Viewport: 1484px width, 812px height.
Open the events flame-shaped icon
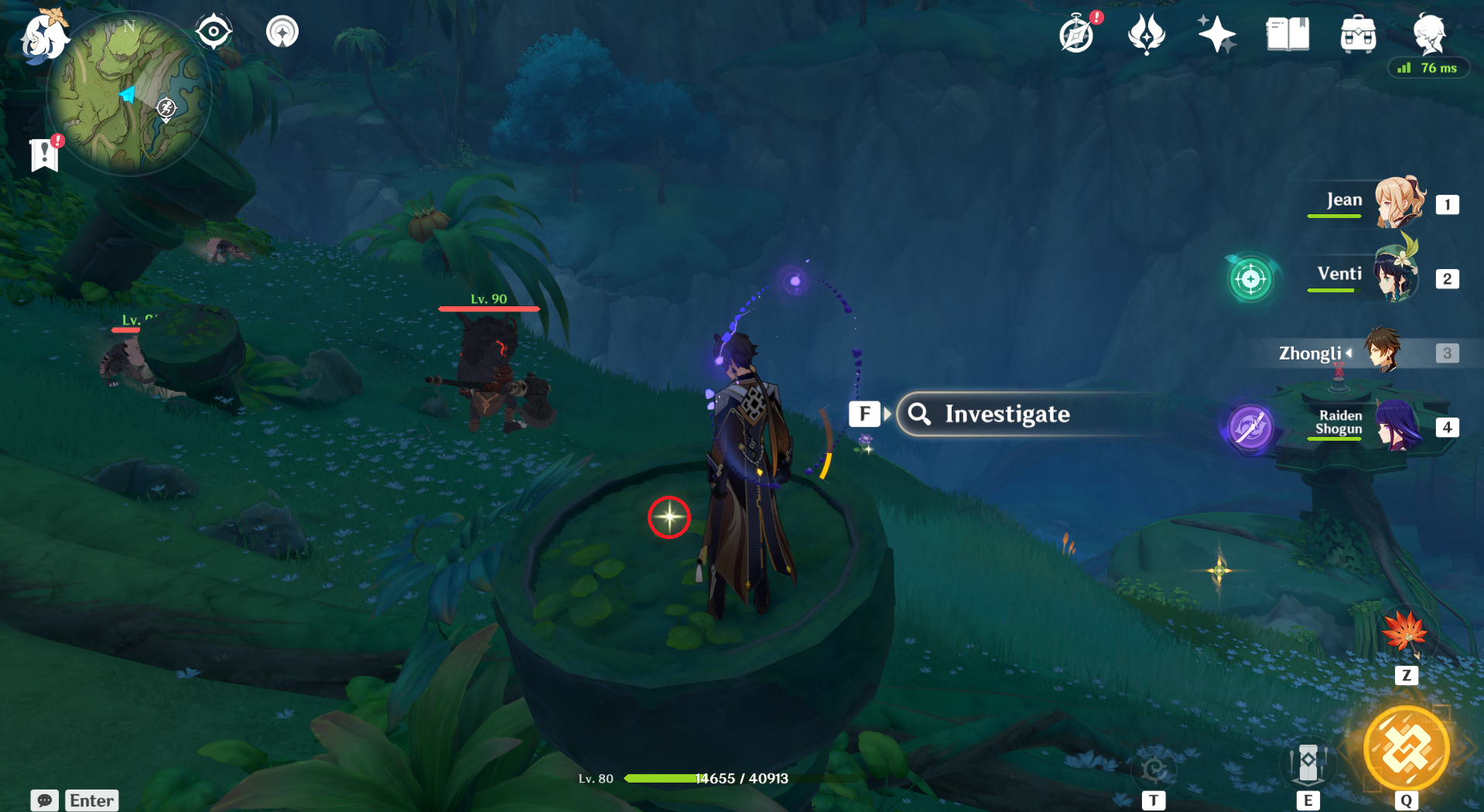tap(1147, 35)
